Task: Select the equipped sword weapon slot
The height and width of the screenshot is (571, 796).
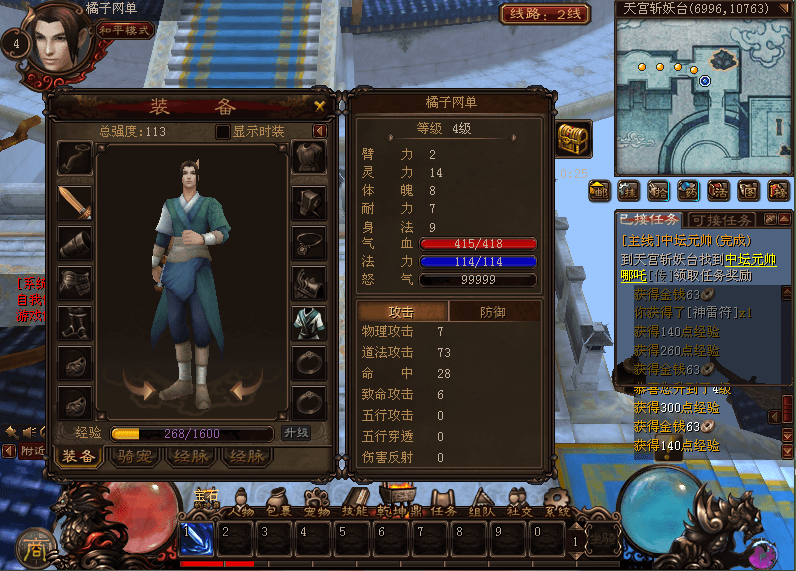Action: pos(75,203)
